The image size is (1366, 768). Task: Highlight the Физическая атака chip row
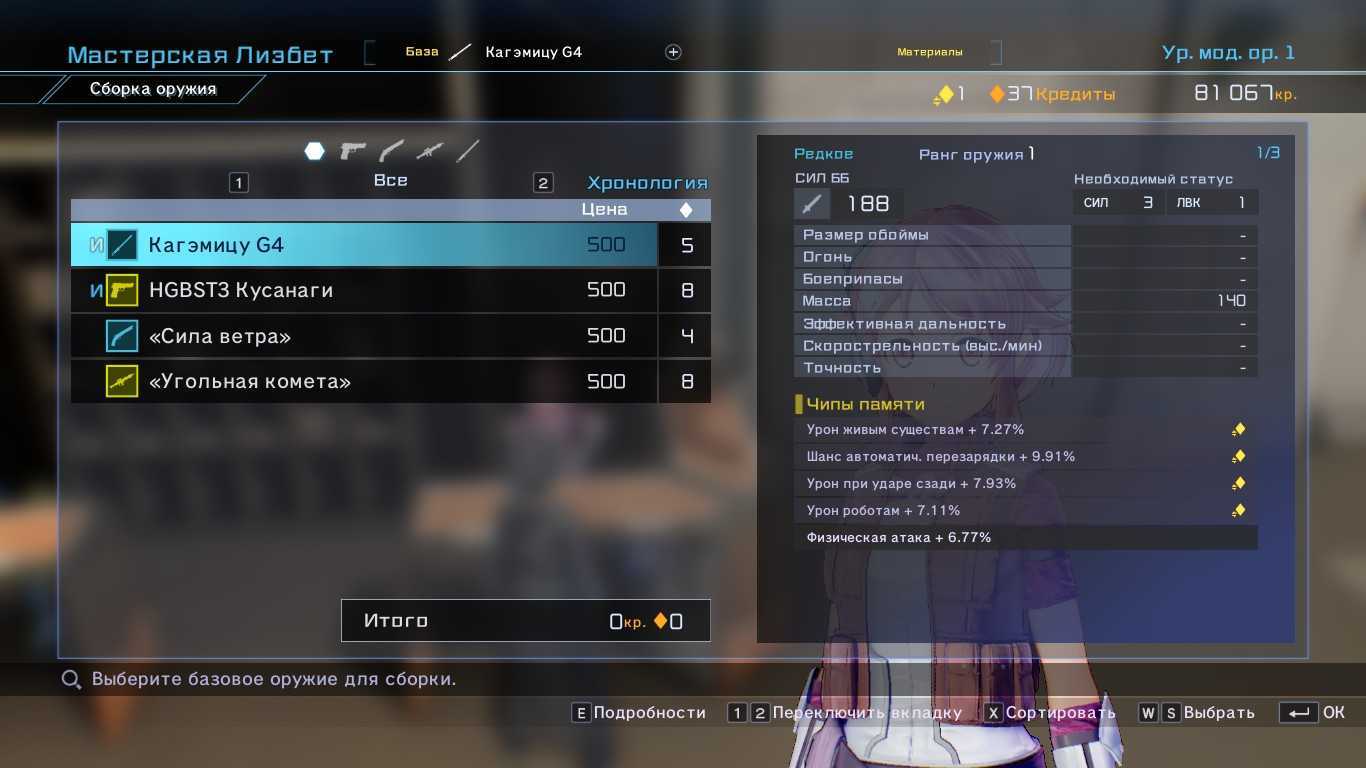click(x=1025, y=538)
